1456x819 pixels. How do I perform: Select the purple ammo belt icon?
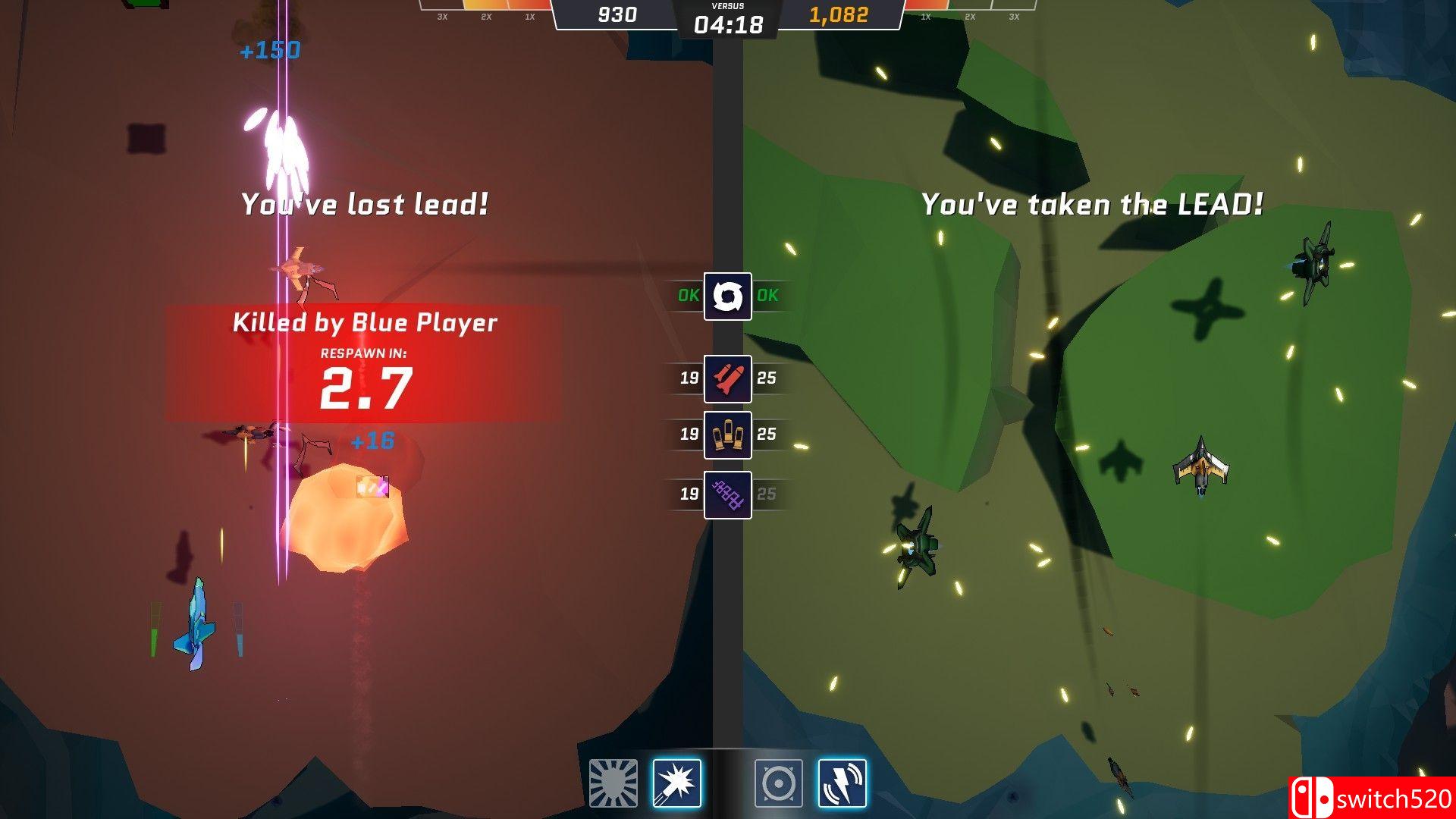click(x=727, y=494)
